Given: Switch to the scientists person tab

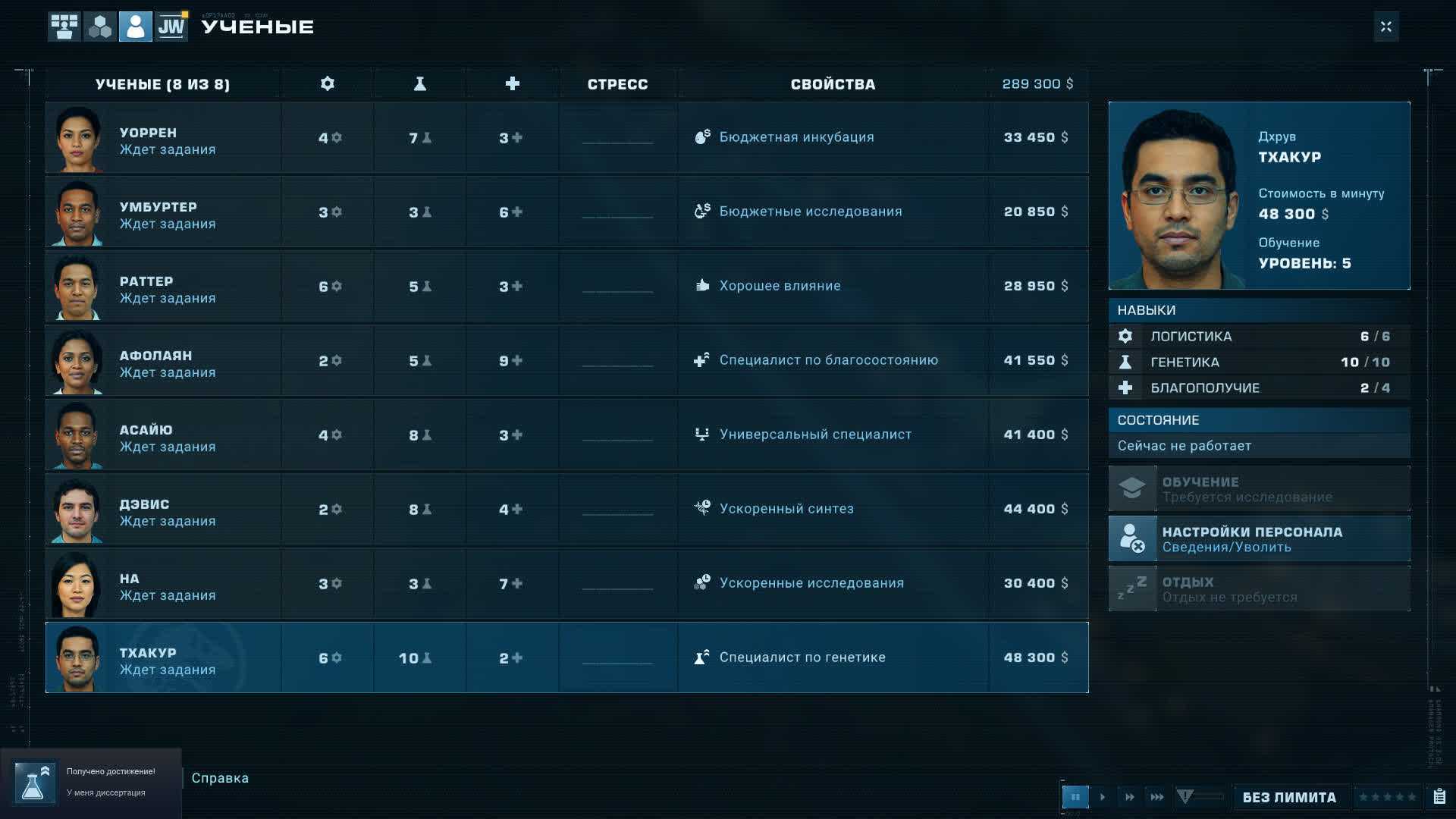Looking at the screenshot, I should pyautogui.click(x=136, y=27).
